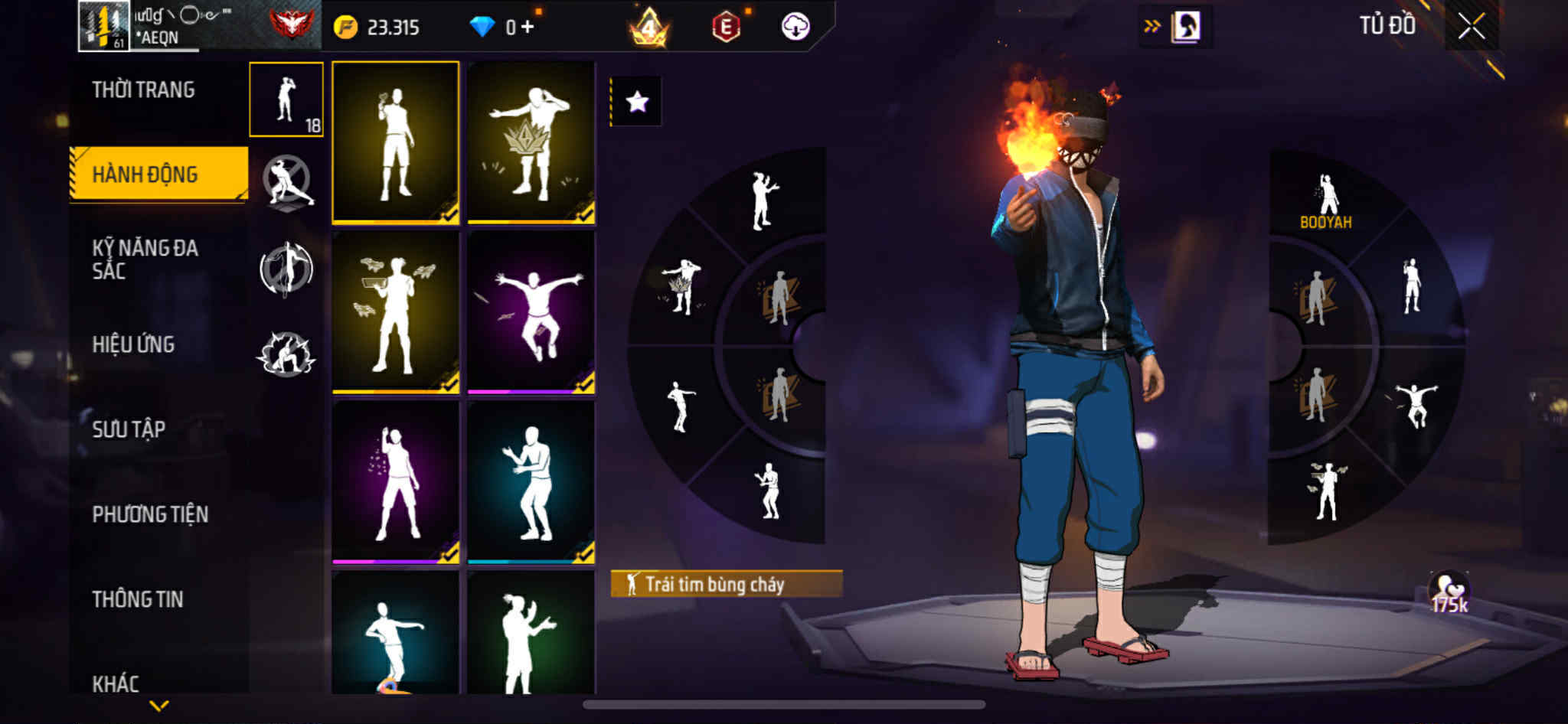The height and width of the screenshot is (724, 1568).
Task: Open the red E badge icon
Action: [726, 28]
